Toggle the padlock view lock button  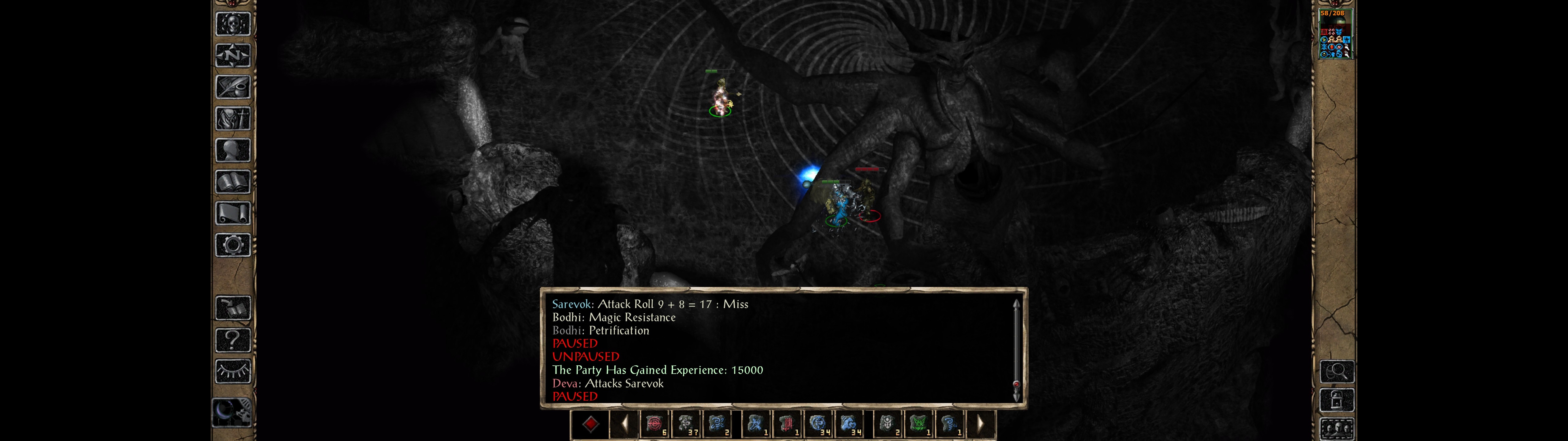click(1337, 400)
